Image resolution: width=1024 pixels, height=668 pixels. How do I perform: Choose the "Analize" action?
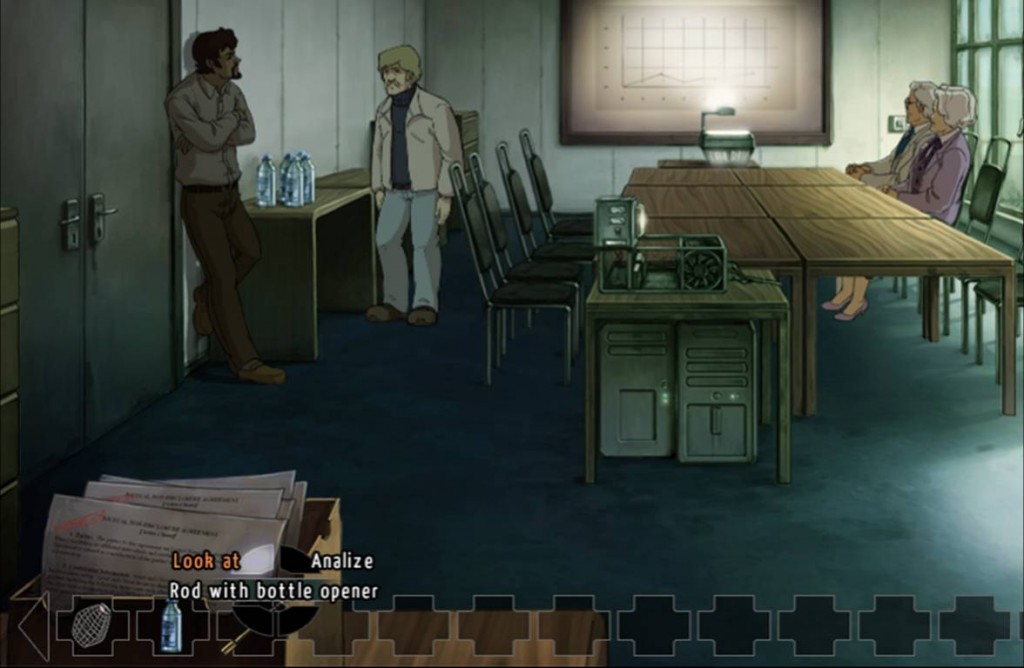point(341,561)
